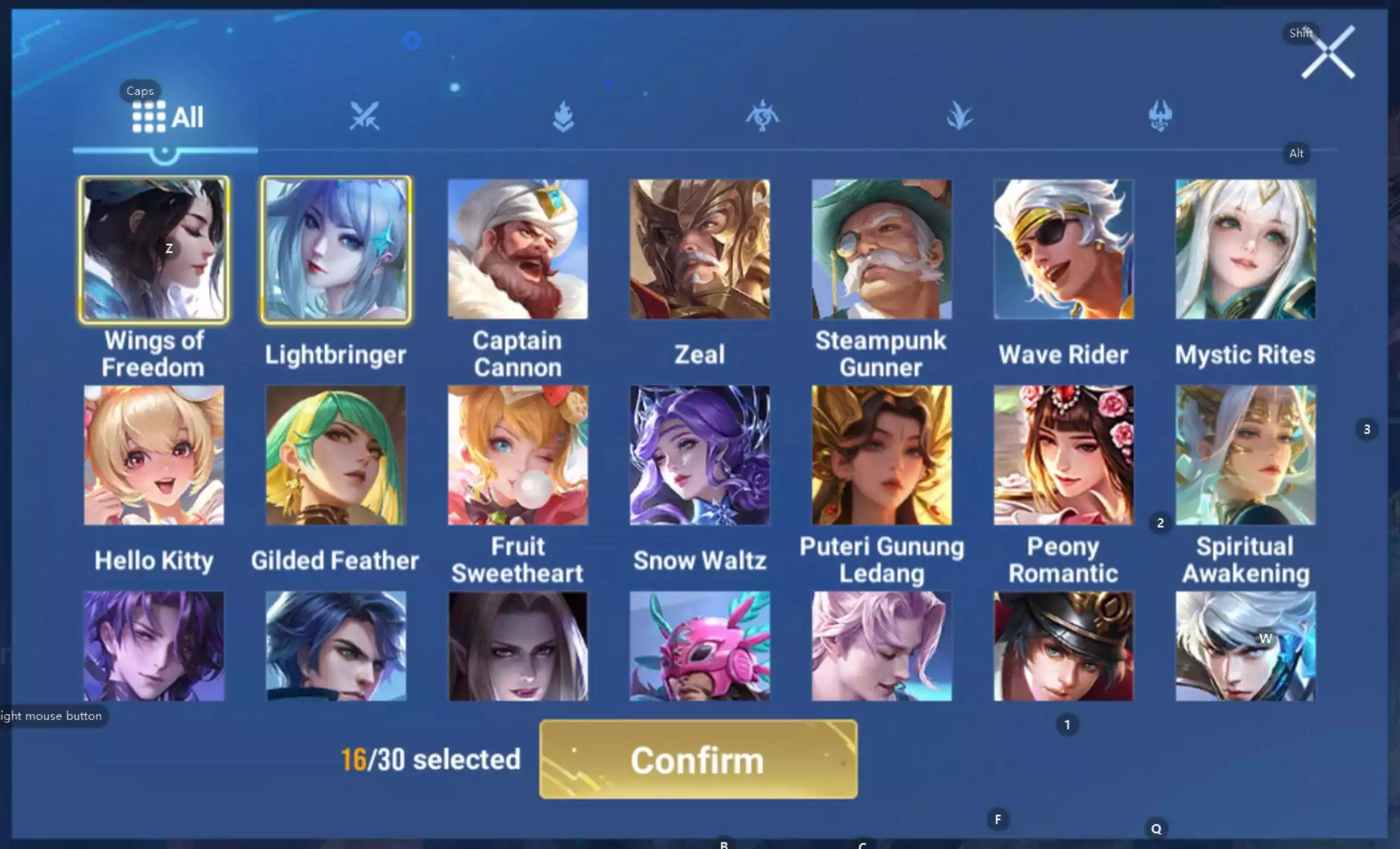Screen dimensions: 1400x849
Task: Open the flame category filter
Action: tap(563, 116)
